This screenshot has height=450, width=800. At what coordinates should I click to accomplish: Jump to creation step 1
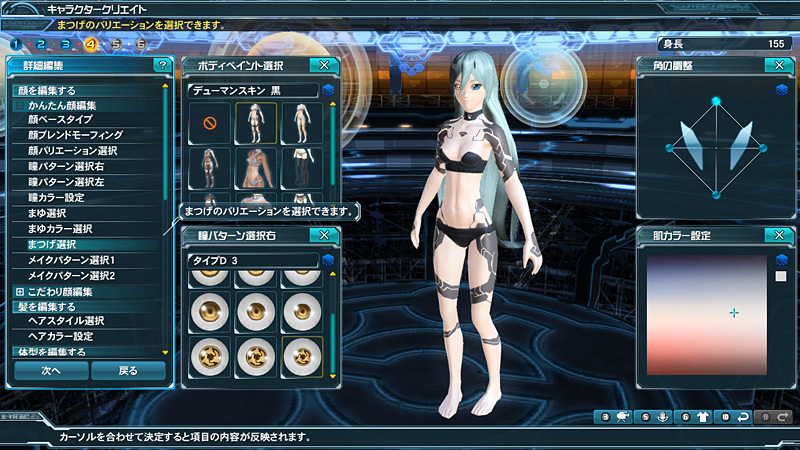(x=17, y=44)
